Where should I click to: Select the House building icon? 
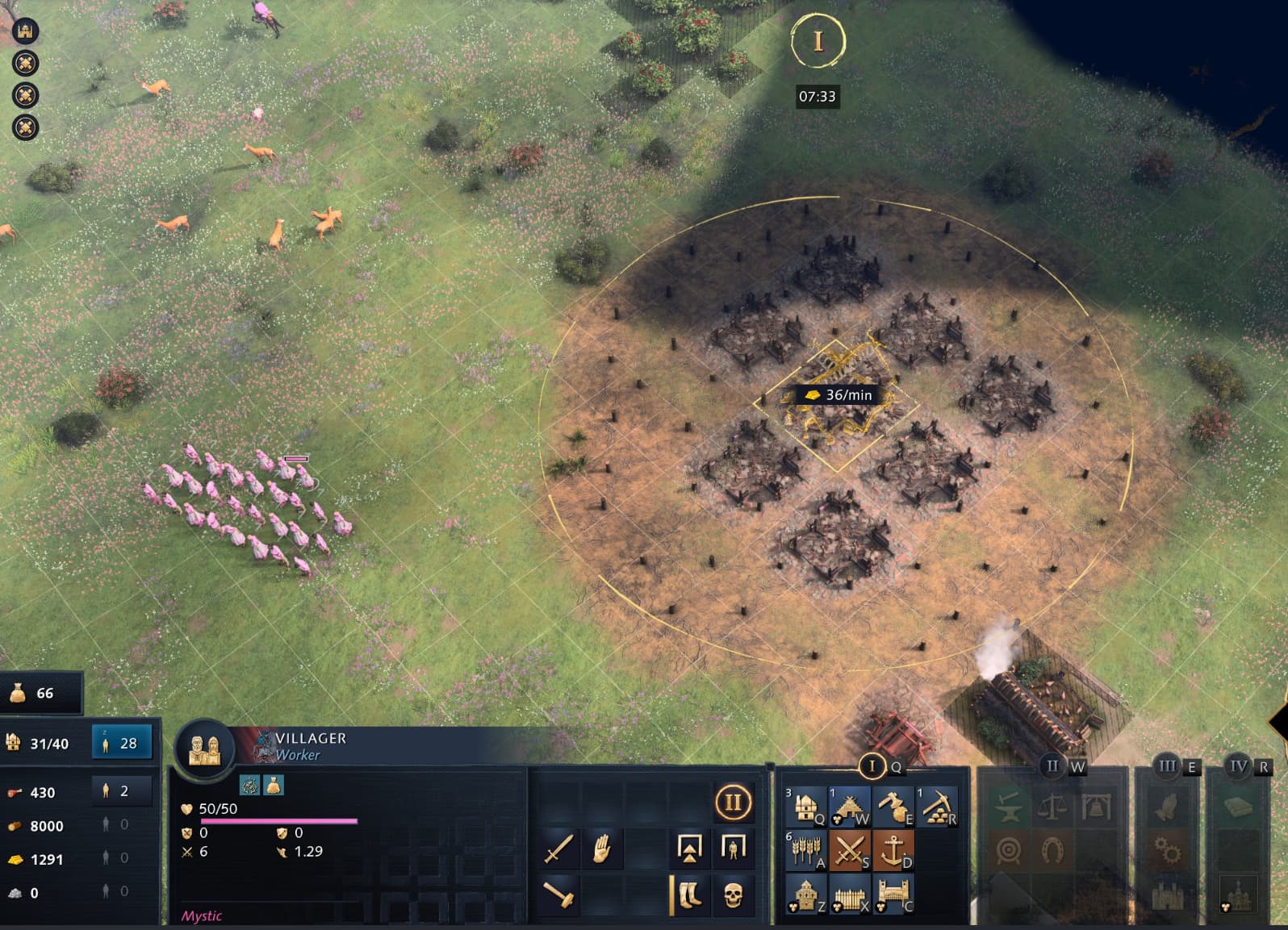click(805, 806)
